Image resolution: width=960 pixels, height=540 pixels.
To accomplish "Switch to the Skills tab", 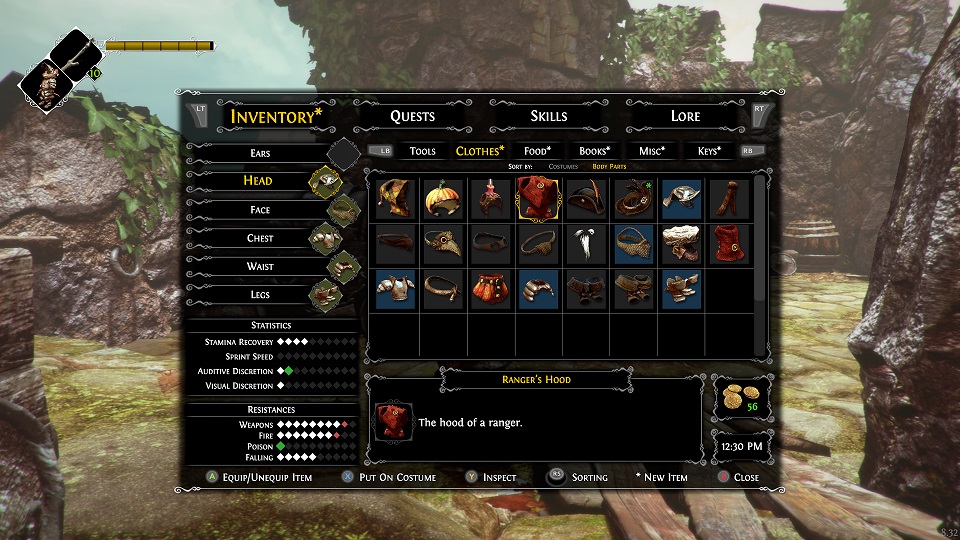I will click(548, 116).
